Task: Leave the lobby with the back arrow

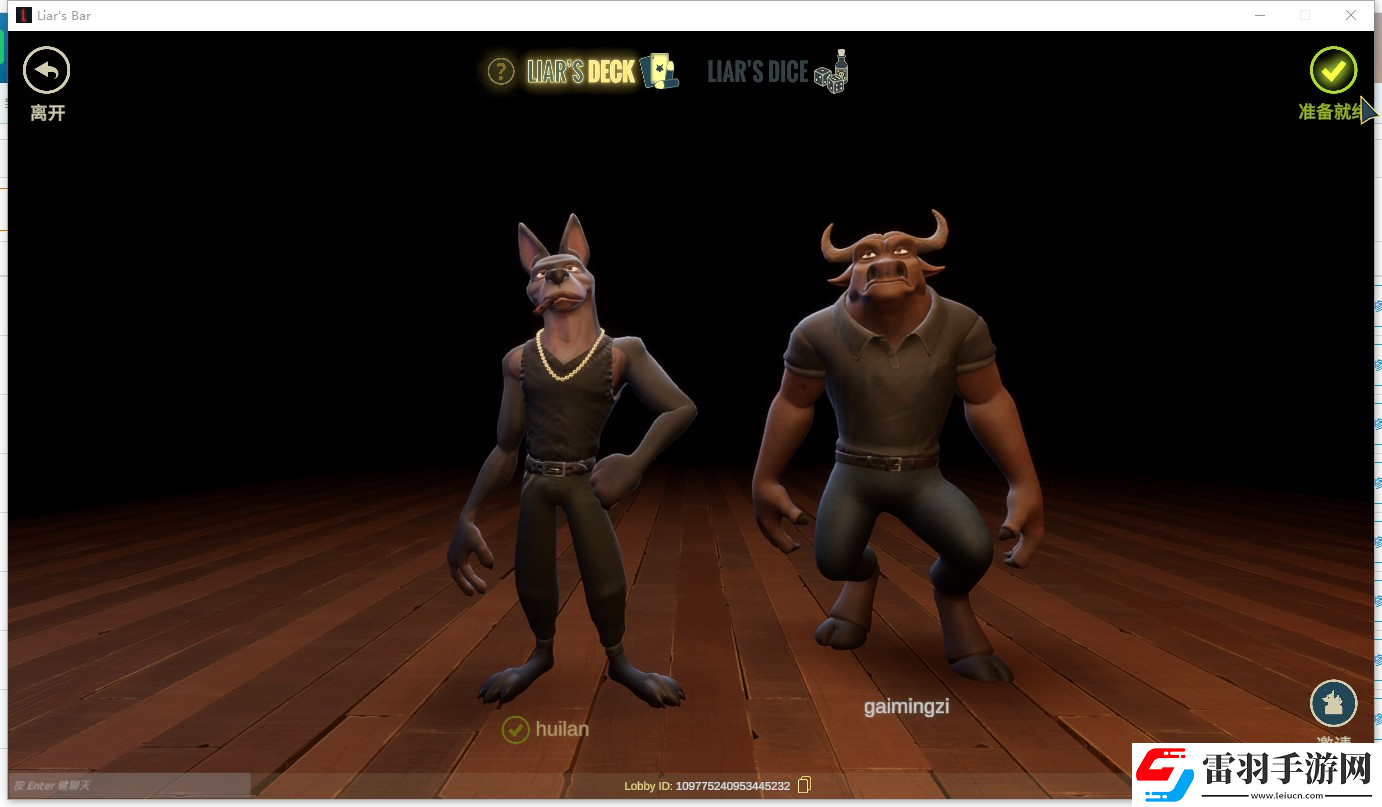Action: (47, 71)
